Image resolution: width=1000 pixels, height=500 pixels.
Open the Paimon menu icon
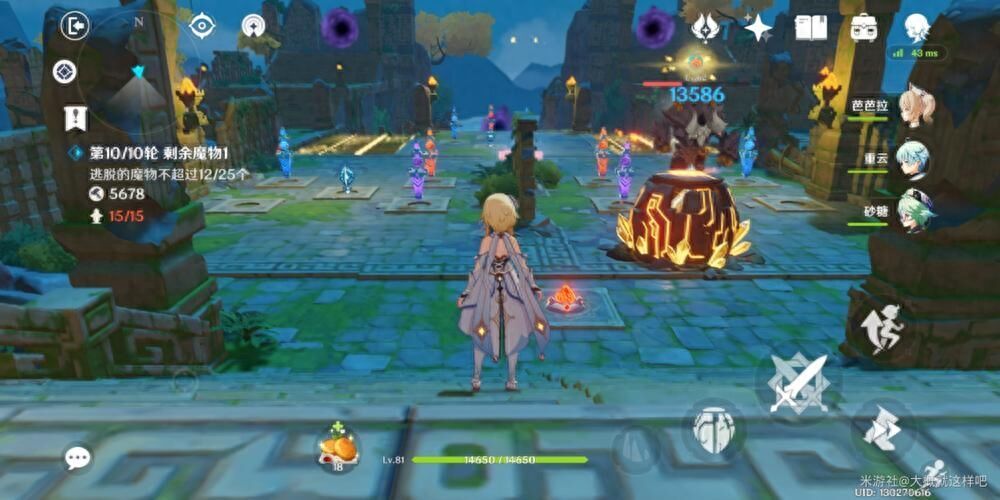pyautogui.click(x=916, y=27)
